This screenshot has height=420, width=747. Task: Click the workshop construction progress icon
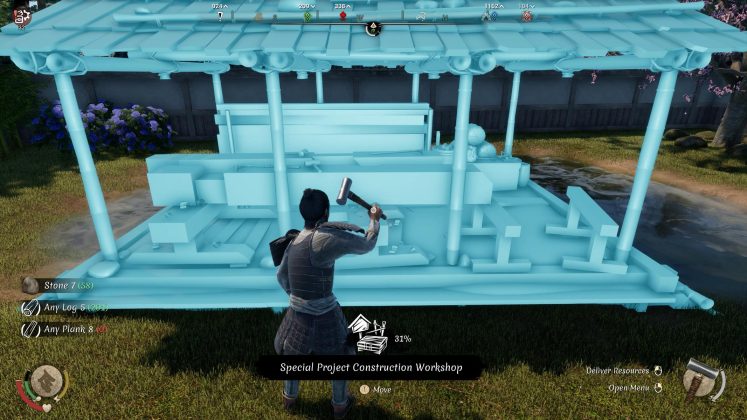click(366, 335)
